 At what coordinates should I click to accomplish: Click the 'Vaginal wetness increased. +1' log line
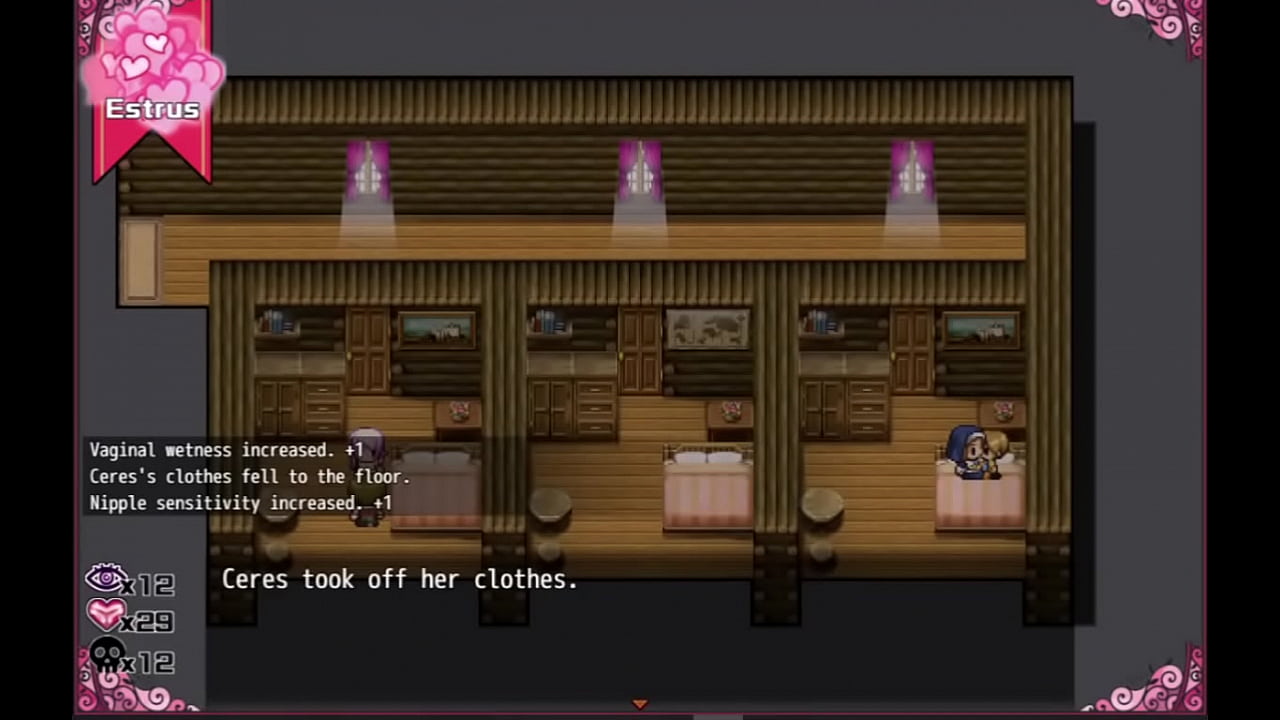point(224,450)
